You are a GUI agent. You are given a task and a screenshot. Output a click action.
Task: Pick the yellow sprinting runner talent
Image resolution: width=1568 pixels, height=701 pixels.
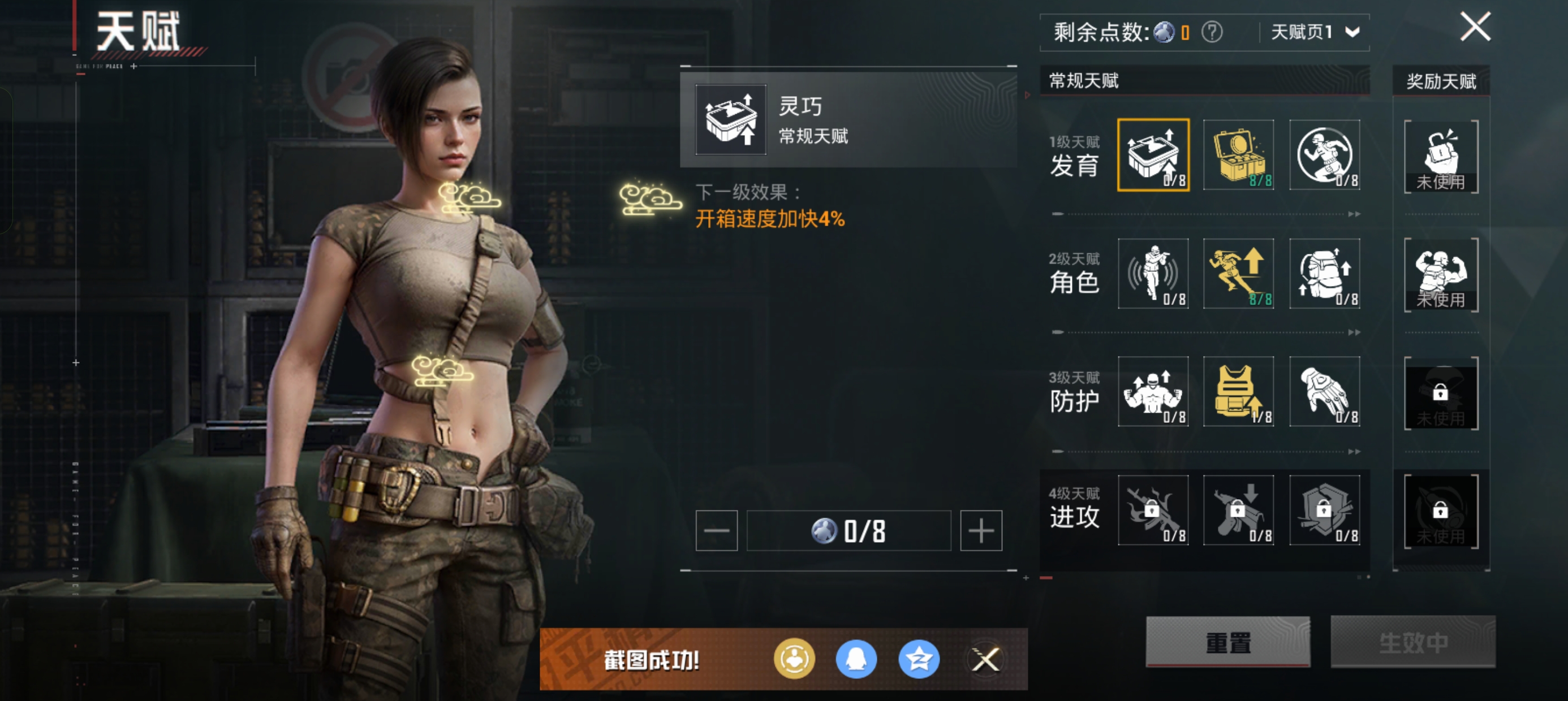(x=1238, y=274)
